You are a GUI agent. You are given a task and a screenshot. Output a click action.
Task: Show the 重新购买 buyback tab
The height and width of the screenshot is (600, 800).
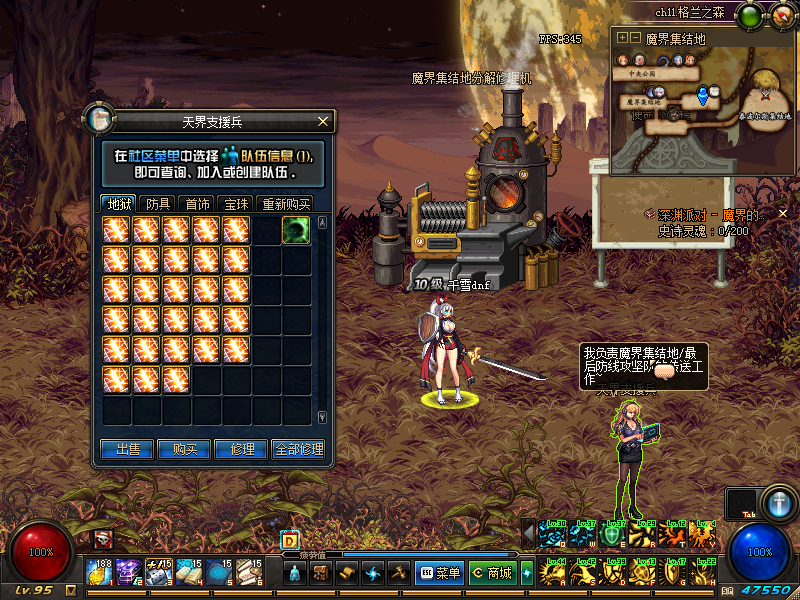285,203
